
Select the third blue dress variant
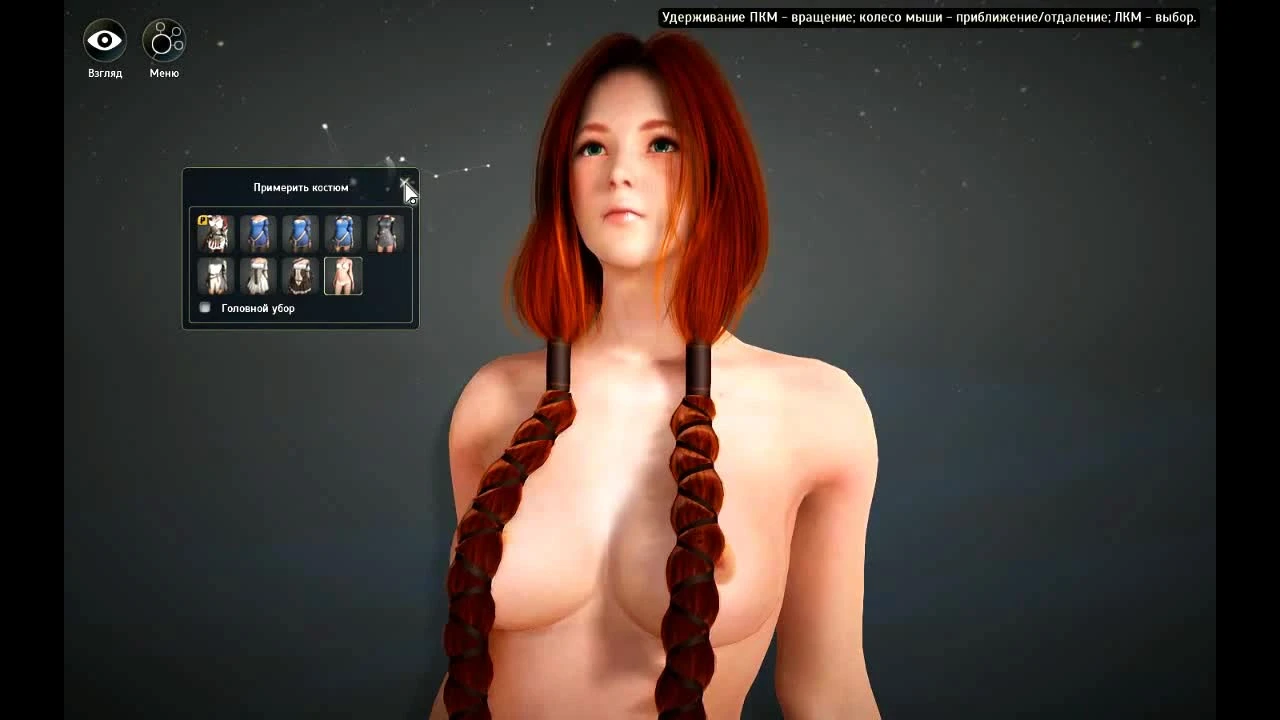[x=343, y=232]
